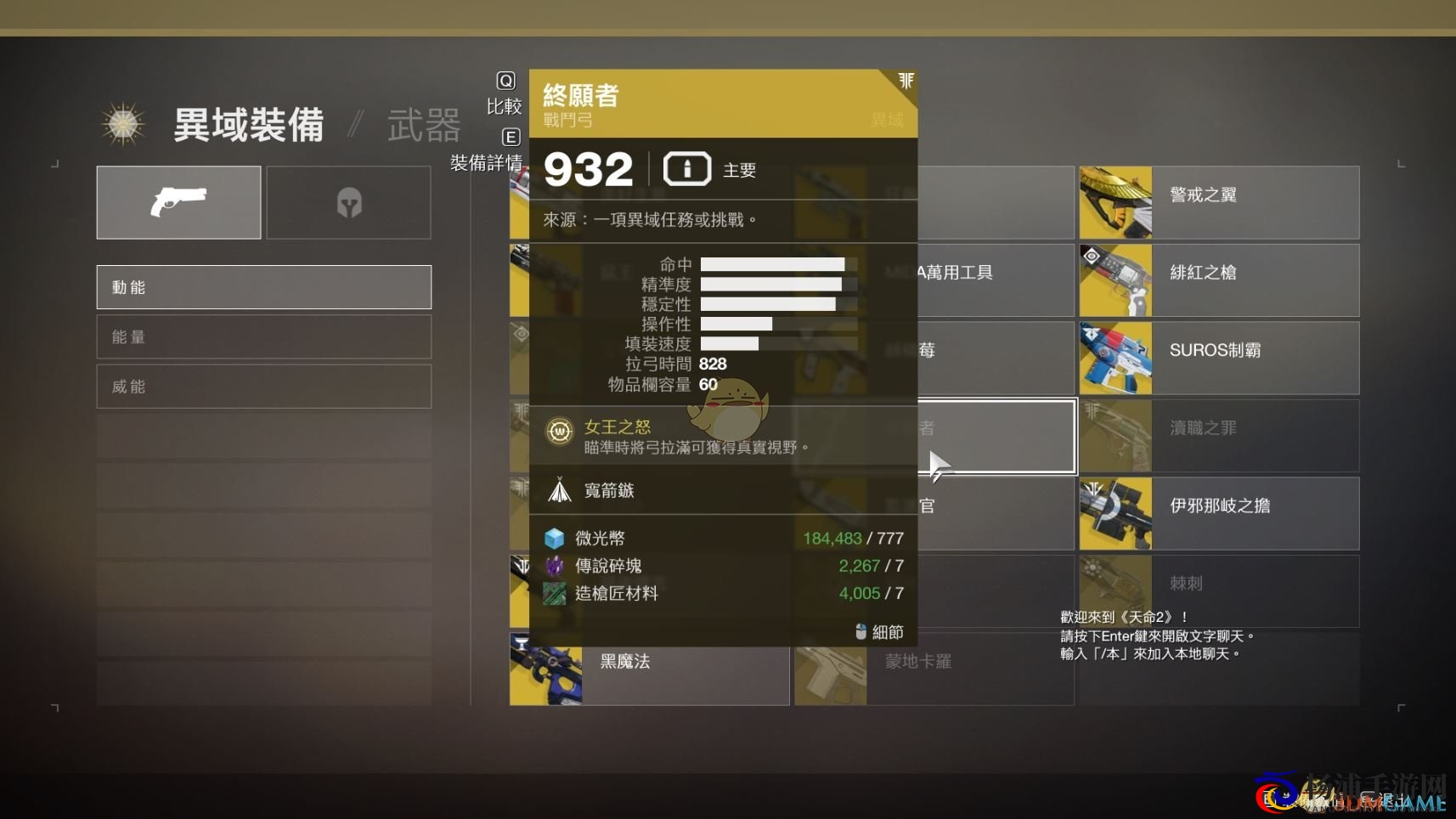The image size is (1456, 819).
Task: Click the 微光幣 glimmer currency icon
Action: 555,537
